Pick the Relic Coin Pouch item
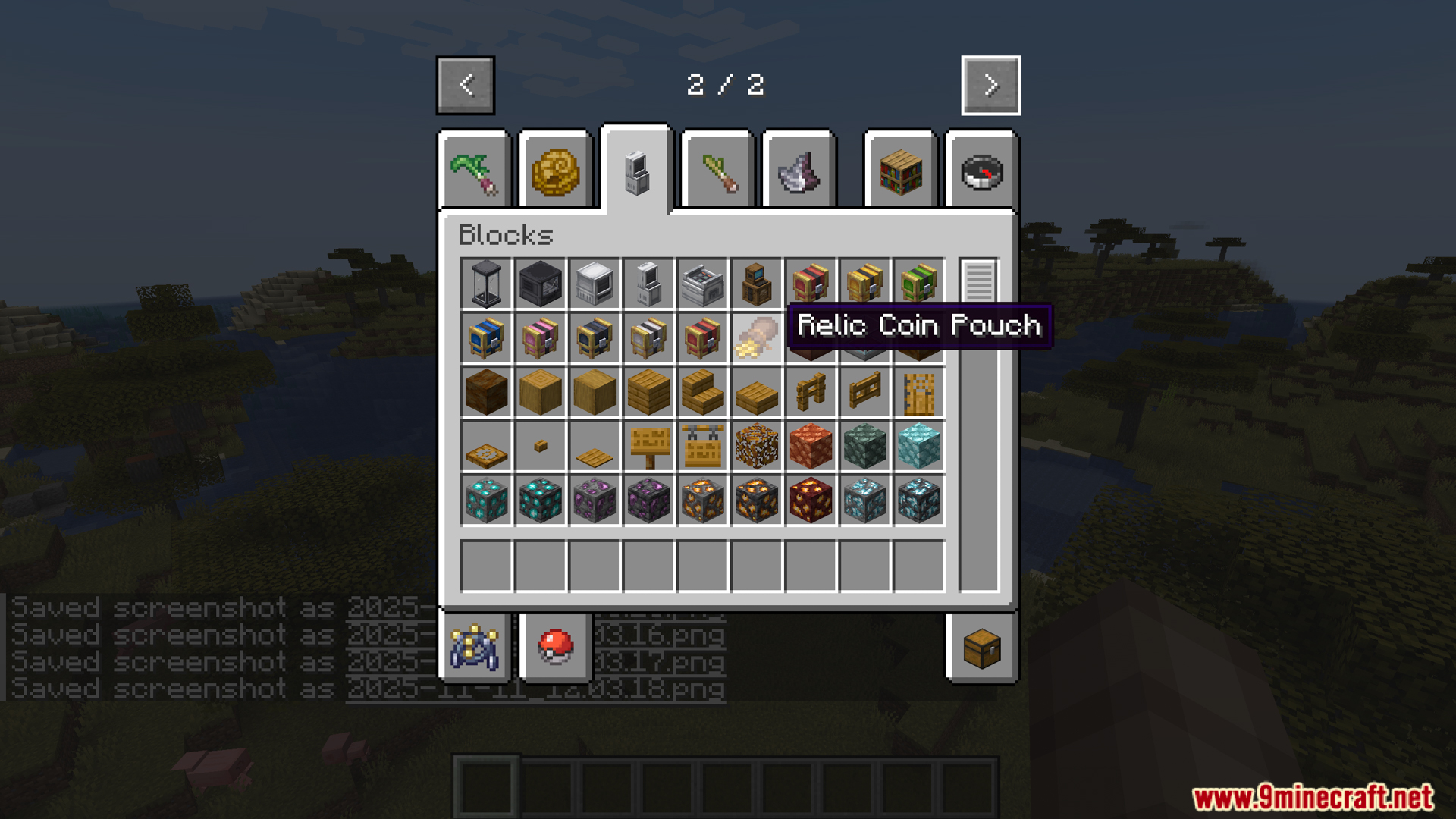 pyautogui.click(x=757, y=337)
